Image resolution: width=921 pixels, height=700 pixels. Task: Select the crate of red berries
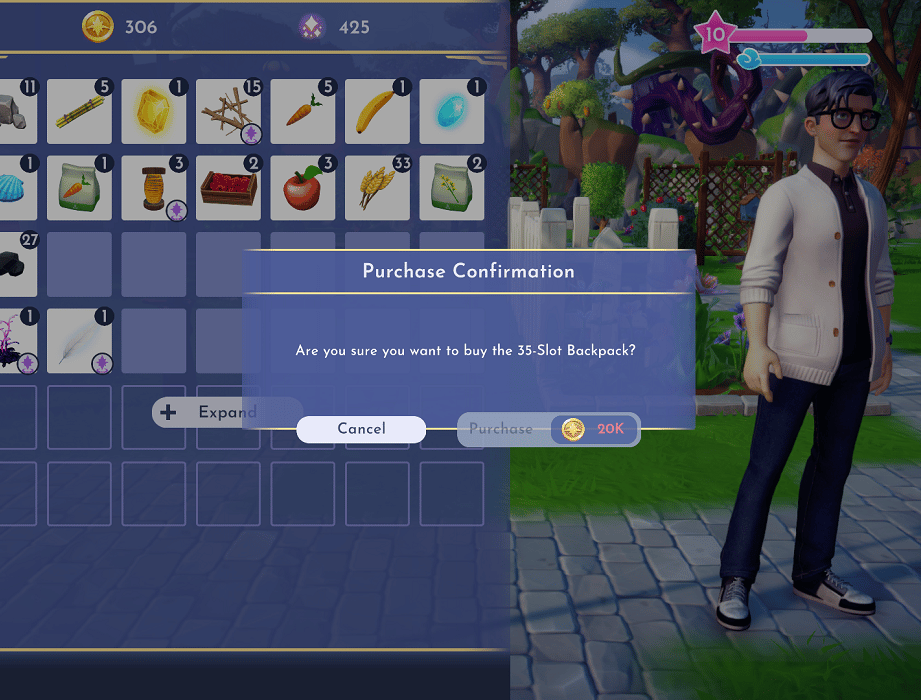228,187
